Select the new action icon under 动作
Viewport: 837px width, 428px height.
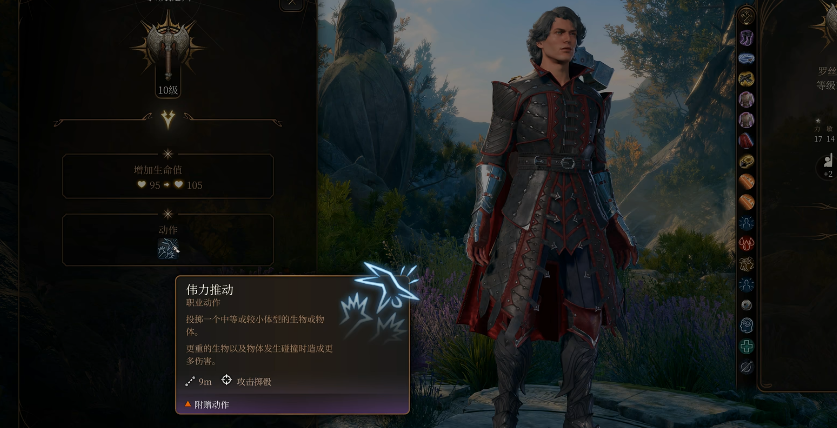(x=167, y=249)
